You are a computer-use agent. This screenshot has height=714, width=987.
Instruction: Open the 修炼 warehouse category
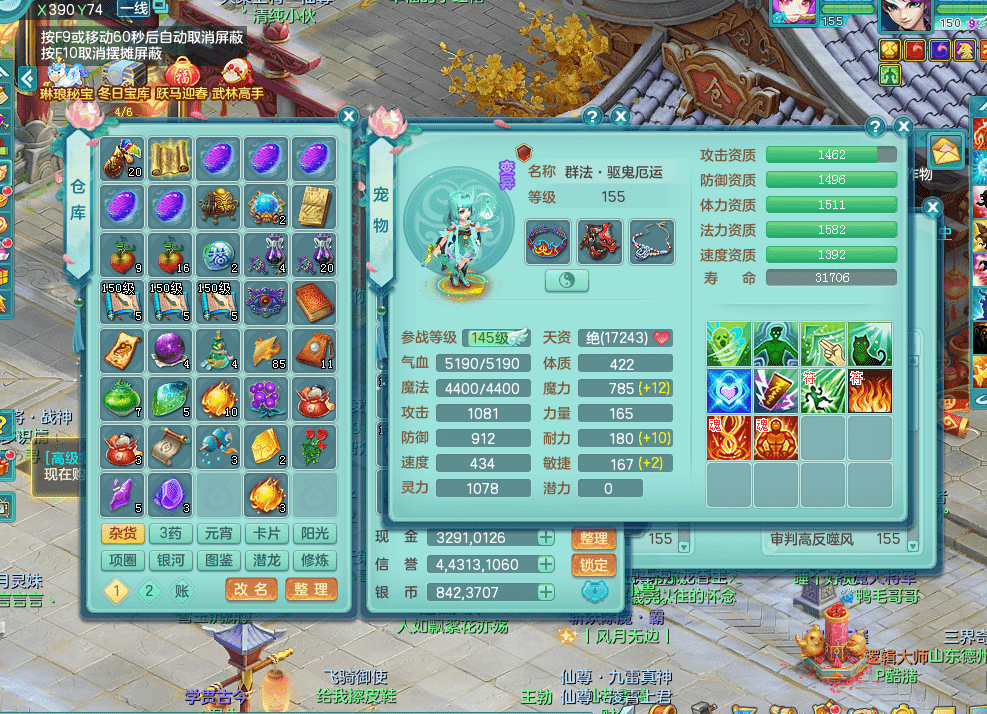coord(314,560)
